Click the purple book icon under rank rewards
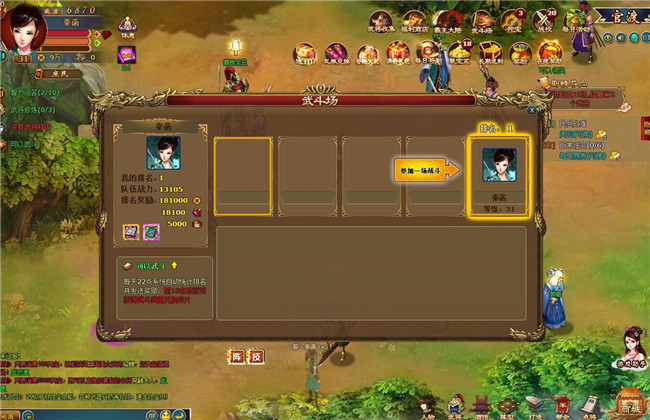The image size is (650, 420). [130, 231]
